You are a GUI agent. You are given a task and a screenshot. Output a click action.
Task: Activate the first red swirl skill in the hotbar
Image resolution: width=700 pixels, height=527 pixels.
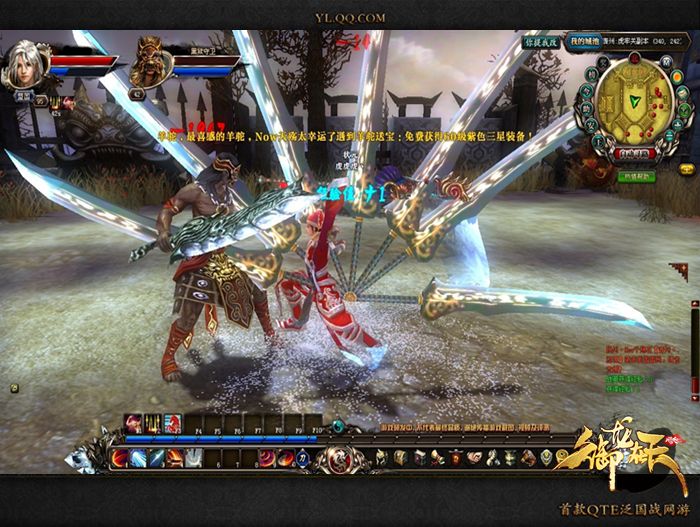coord(121,457)
